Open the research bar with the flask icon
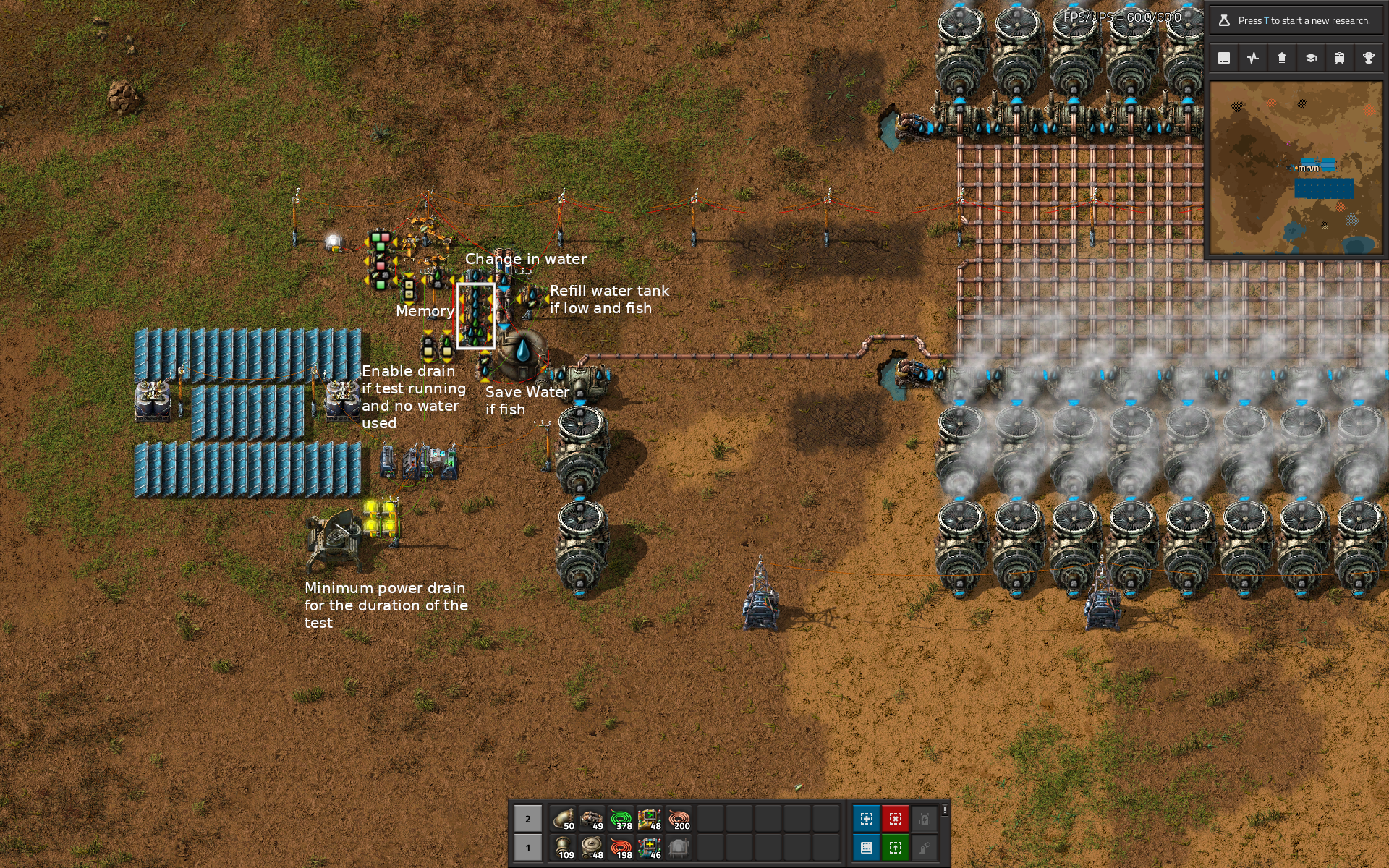Screen dimensions: 1389x868 point(1295,20)
